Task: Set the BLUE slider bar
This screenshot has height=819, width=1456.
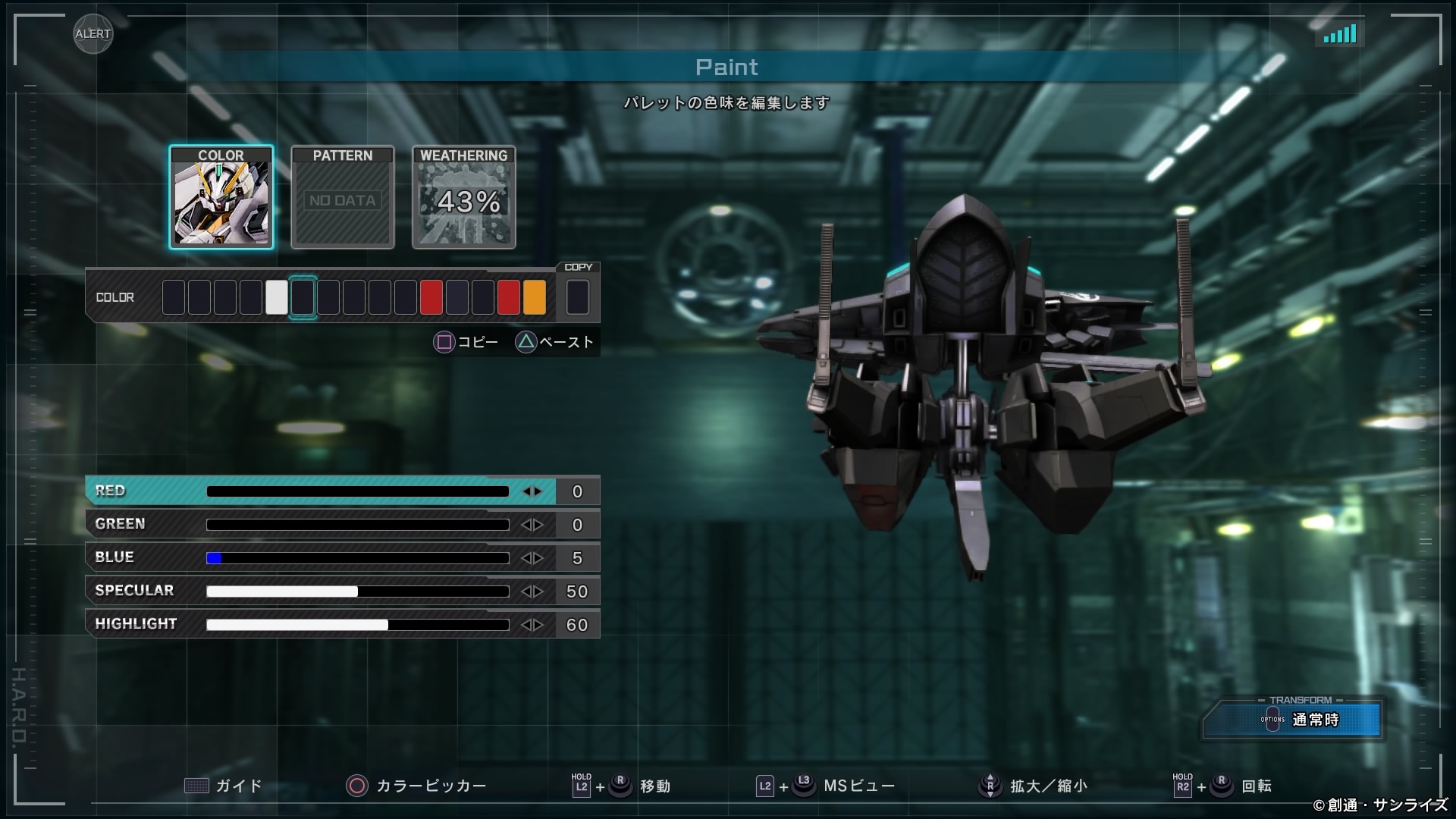Action: pyautogui.click(x=357, y=558)
